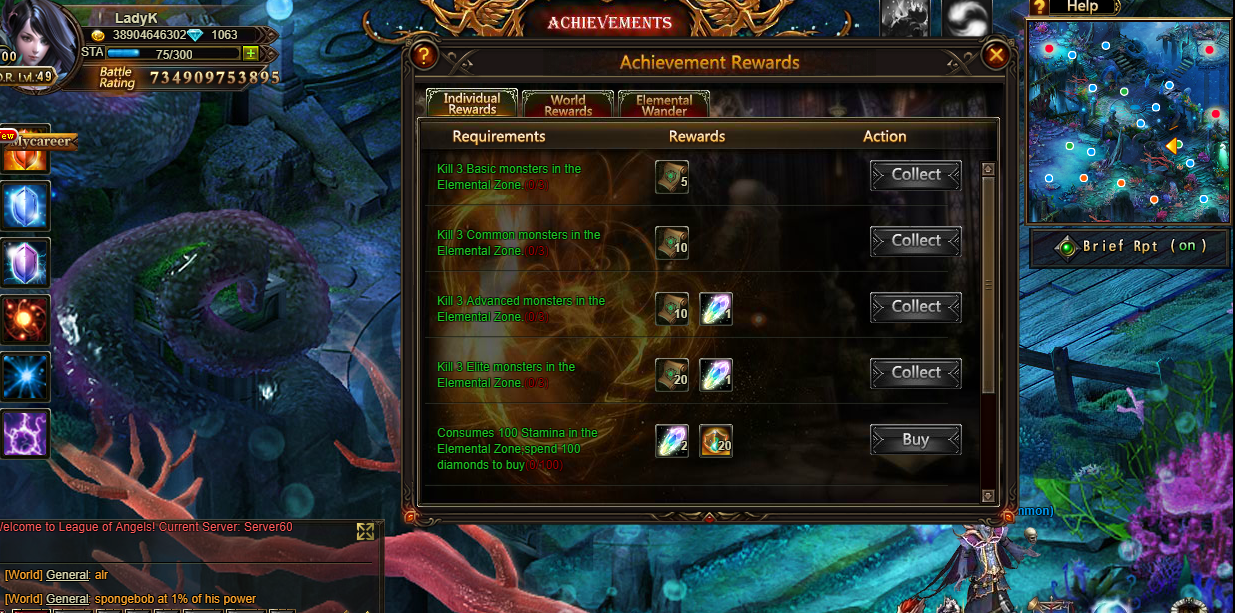This screenshot has height=613, width=1235.
Task: Switch to the World Rewards tab
Action: point(568,104)
